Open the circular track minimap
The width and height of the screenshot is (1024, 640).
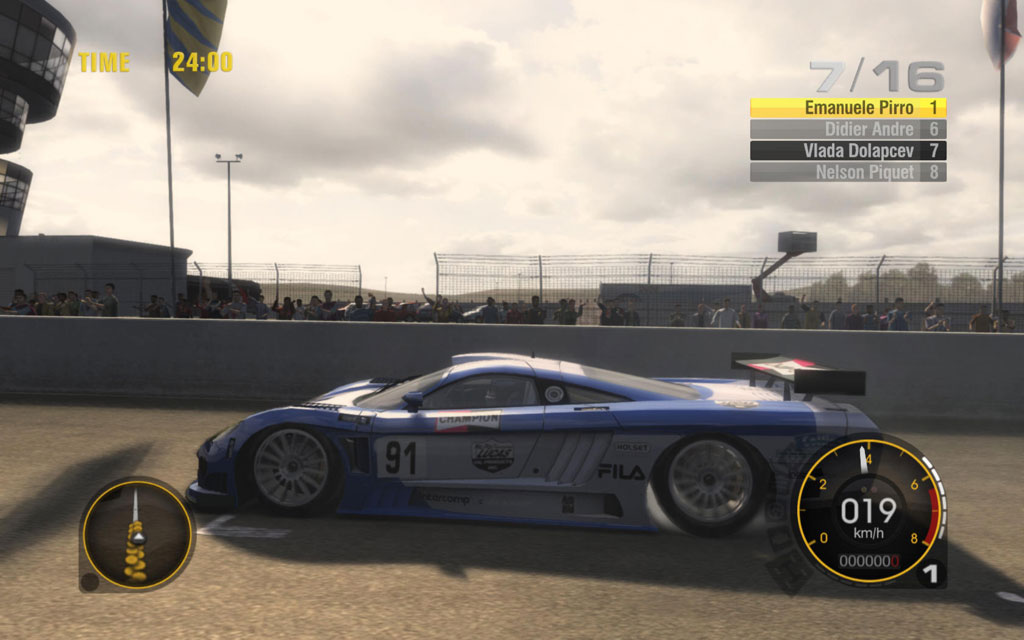pyautogui.click(x=136, y=534)
